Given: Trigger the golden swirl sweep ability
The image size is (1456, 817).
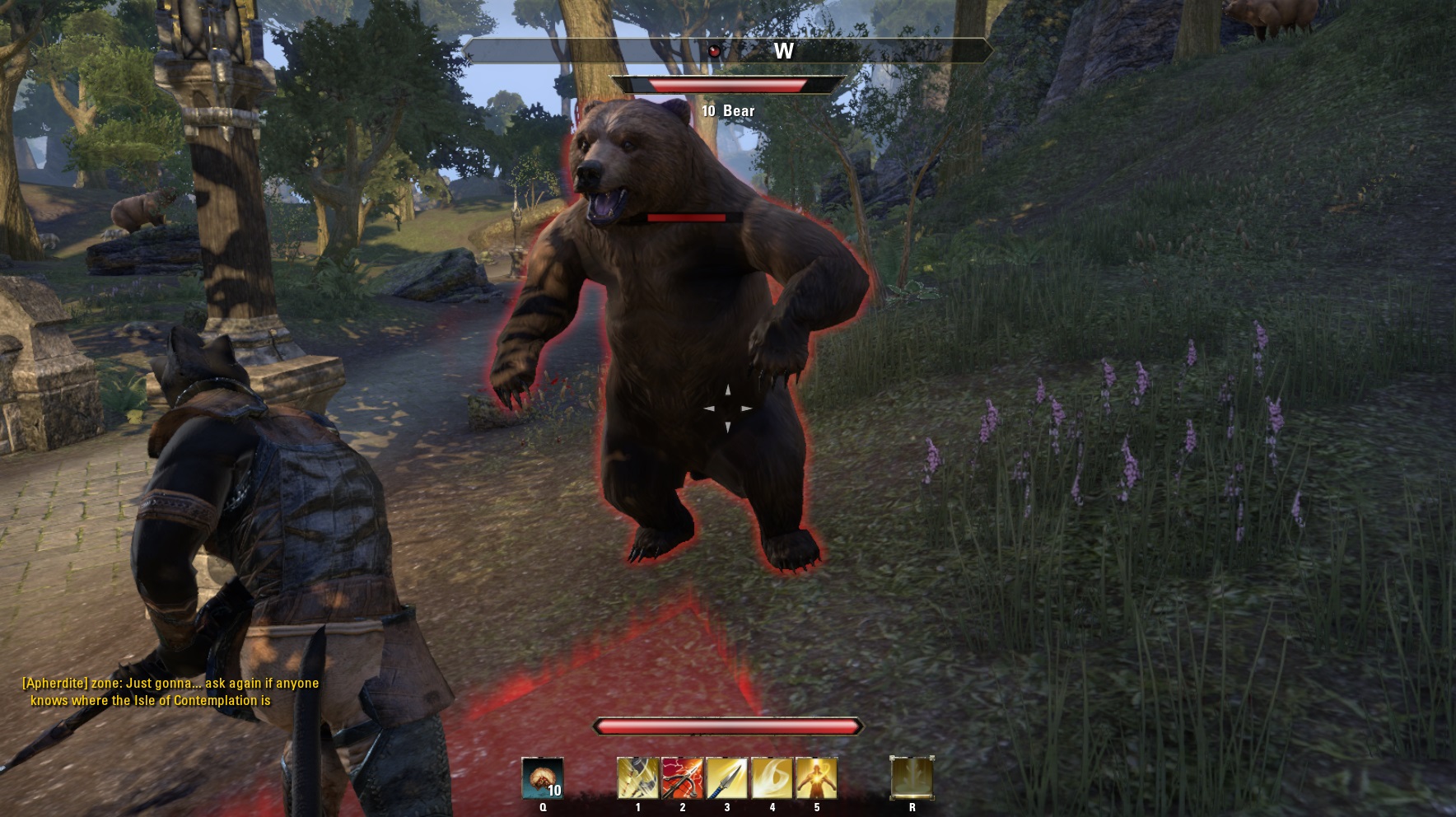Looking at the screenshot, I should point(772,778).
